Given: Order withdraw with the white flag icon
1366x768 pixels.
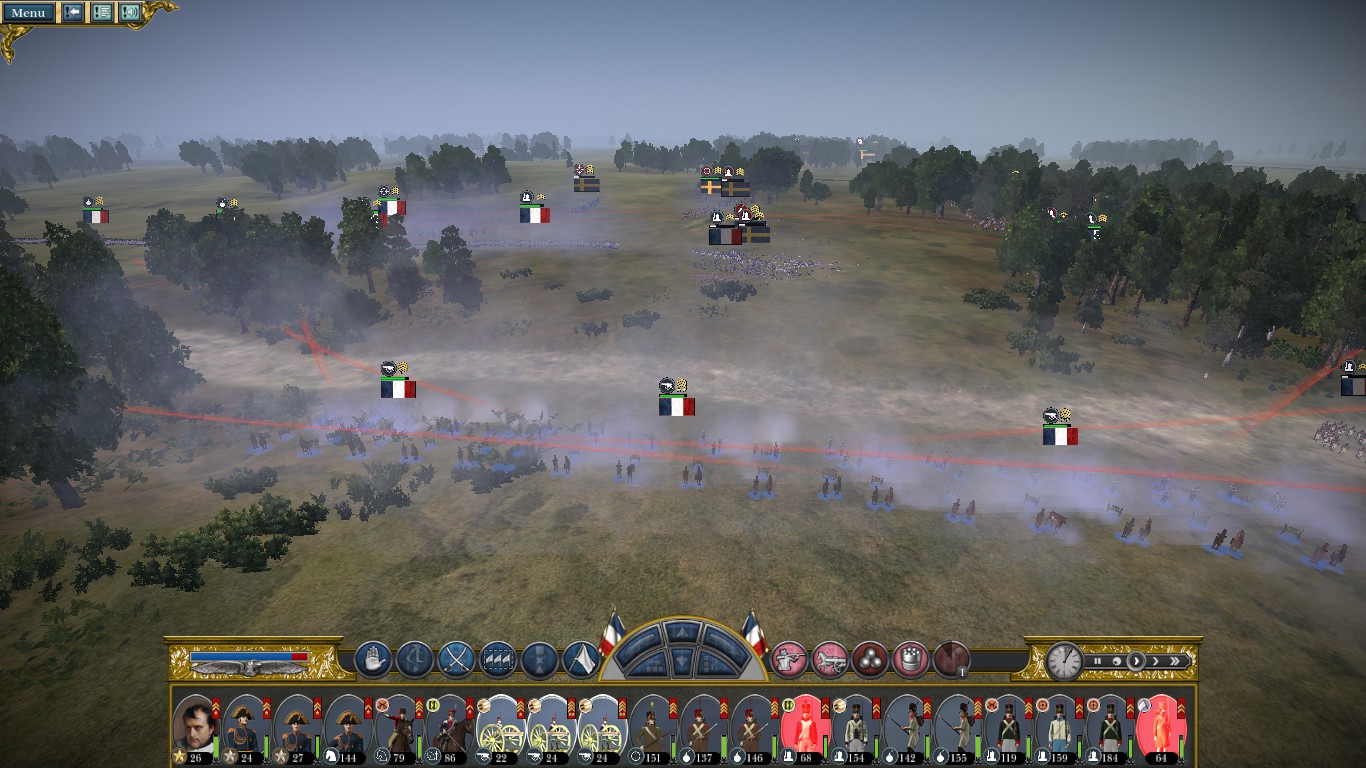Looking at the screenshot, I should (581, 659).
